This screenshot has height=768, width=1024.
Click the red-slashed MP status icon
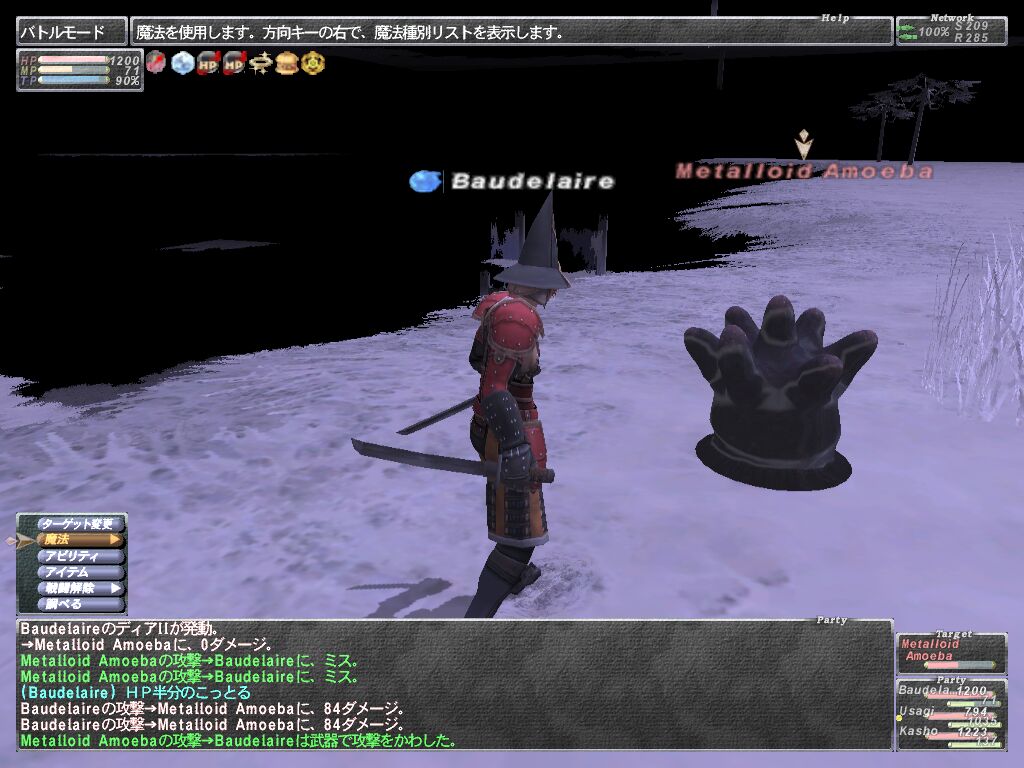pos(234,63)
